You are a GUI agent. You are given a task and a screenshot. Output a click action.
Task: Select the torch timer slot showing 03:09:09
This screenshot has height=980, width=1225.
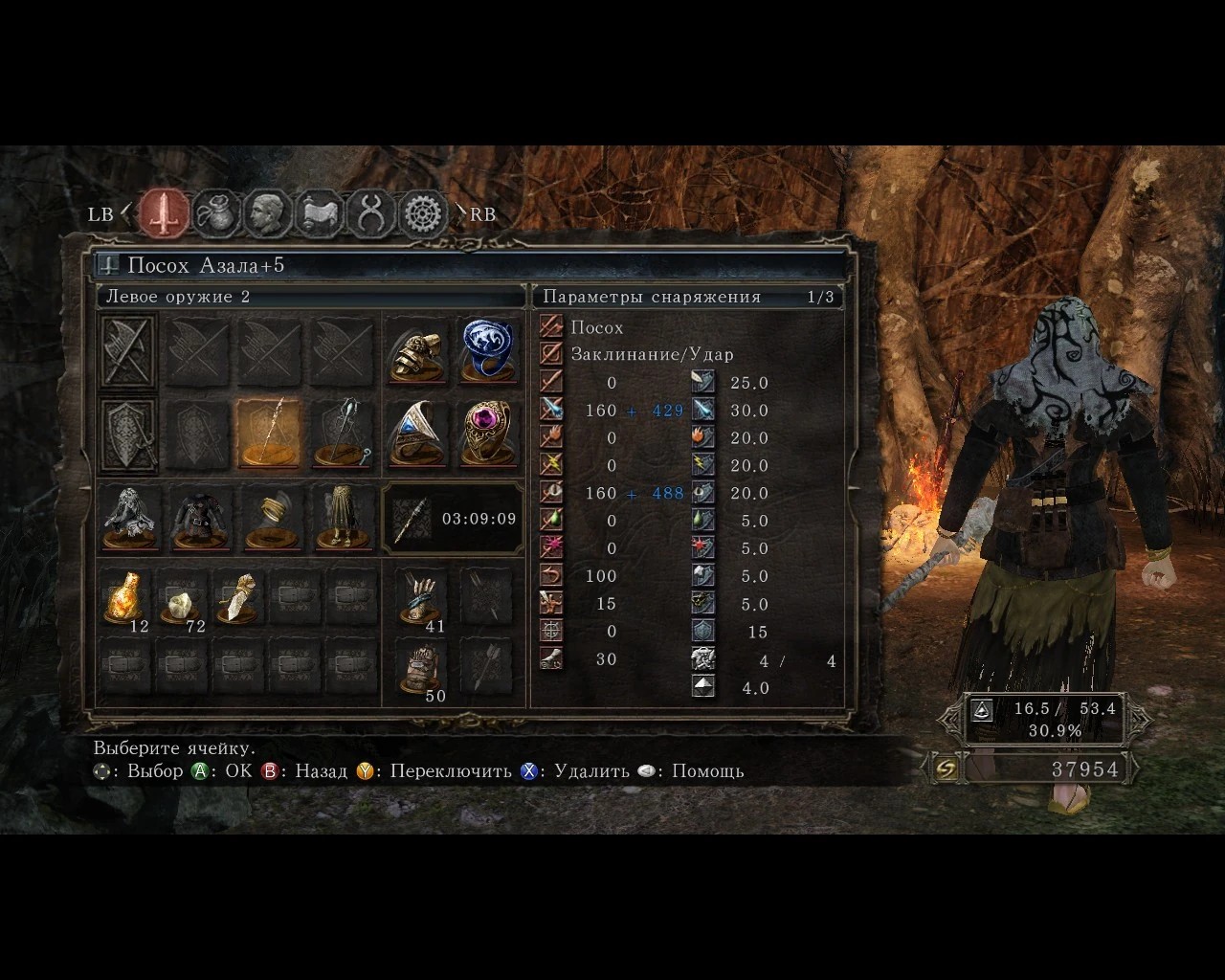point(453,519)
